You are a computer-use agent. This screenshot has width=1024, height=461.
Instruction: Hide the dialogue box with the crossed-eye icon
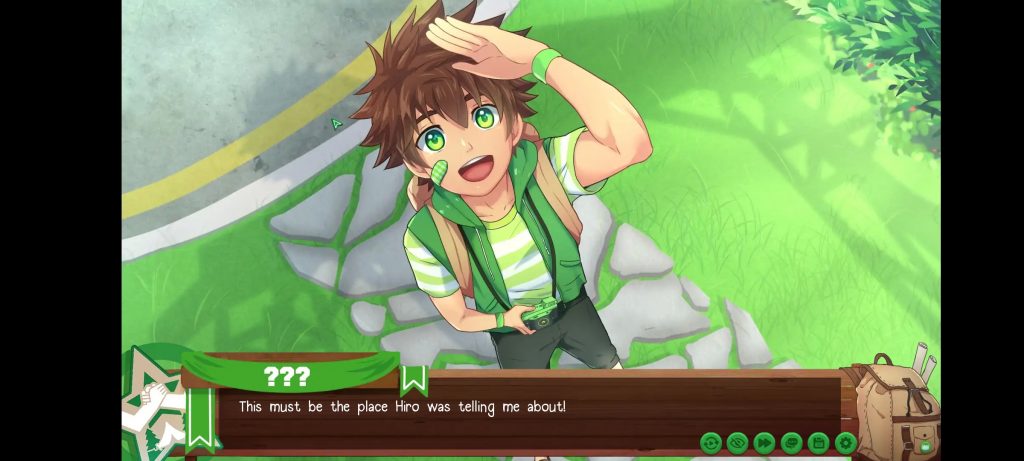coord(738,442)
